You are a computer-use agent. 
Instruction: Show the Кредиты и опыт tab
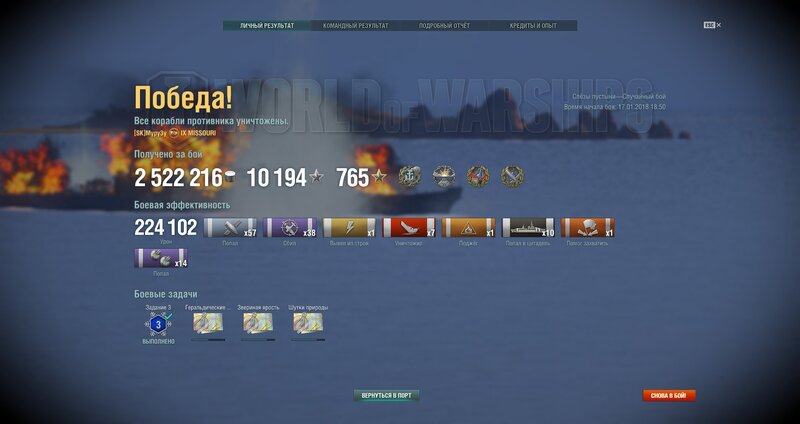533,26
